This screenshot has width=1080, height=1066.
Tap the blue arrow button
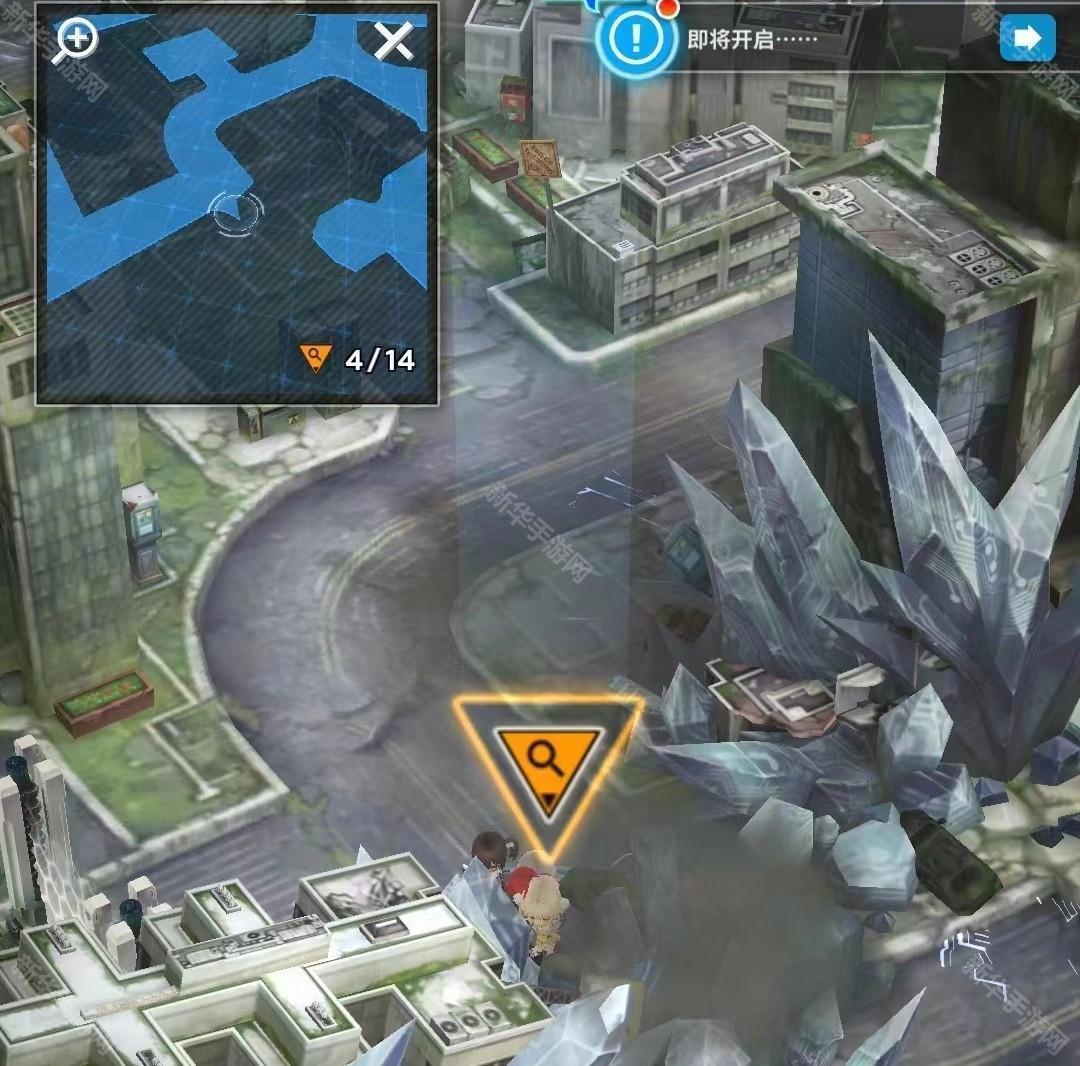tap(1027, 38)
